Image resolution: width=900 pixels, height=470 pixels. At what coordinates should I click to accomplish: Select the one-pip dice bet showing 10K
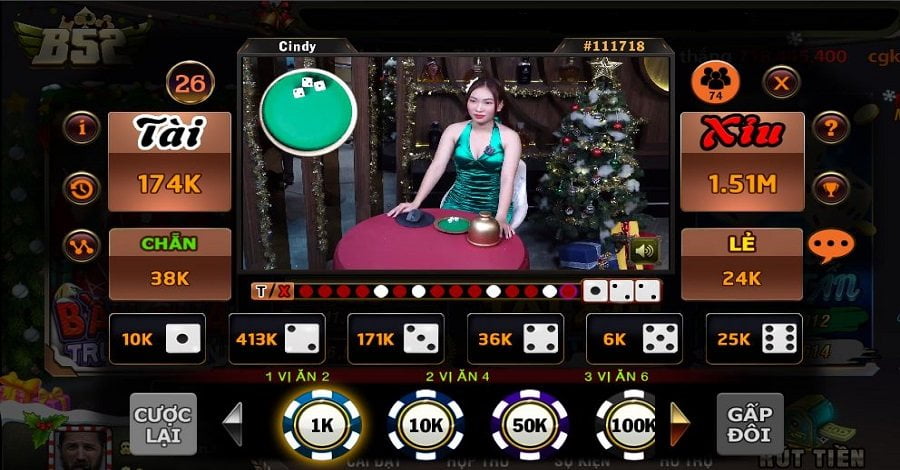(157, 339)
